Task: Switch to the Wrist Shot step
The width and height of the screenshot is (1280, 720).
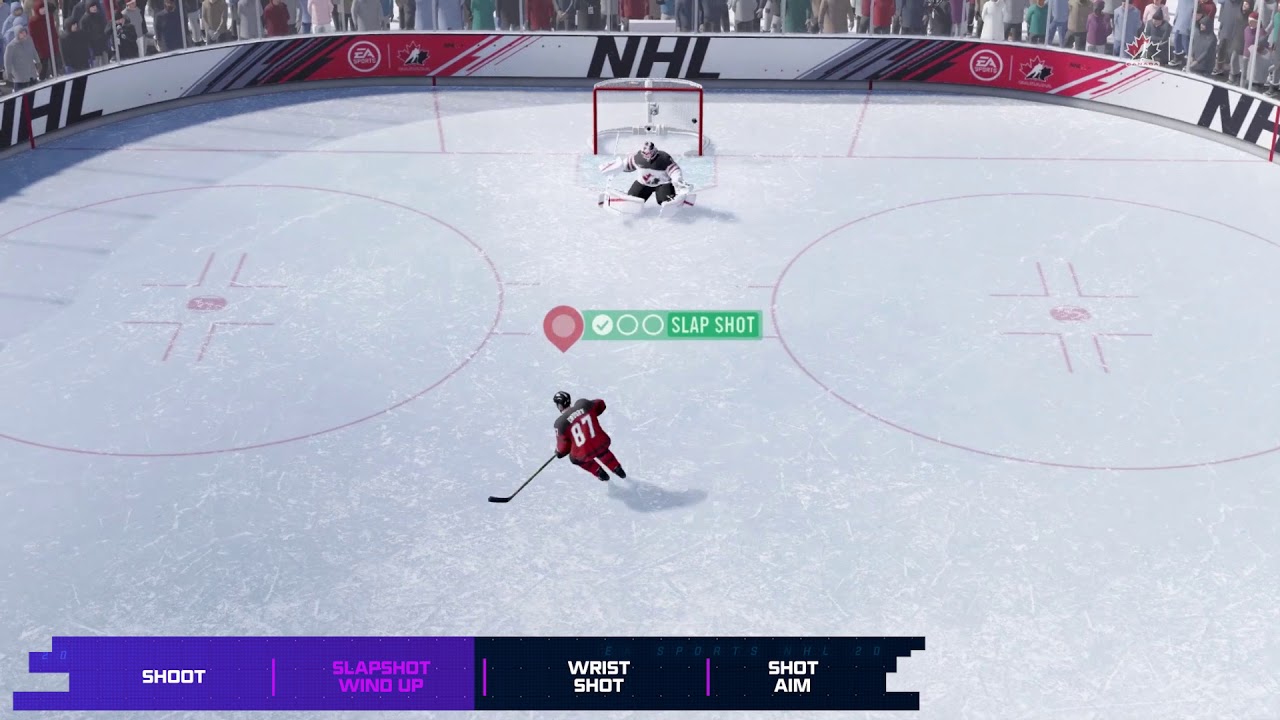Action: click(x=597, y=676)
